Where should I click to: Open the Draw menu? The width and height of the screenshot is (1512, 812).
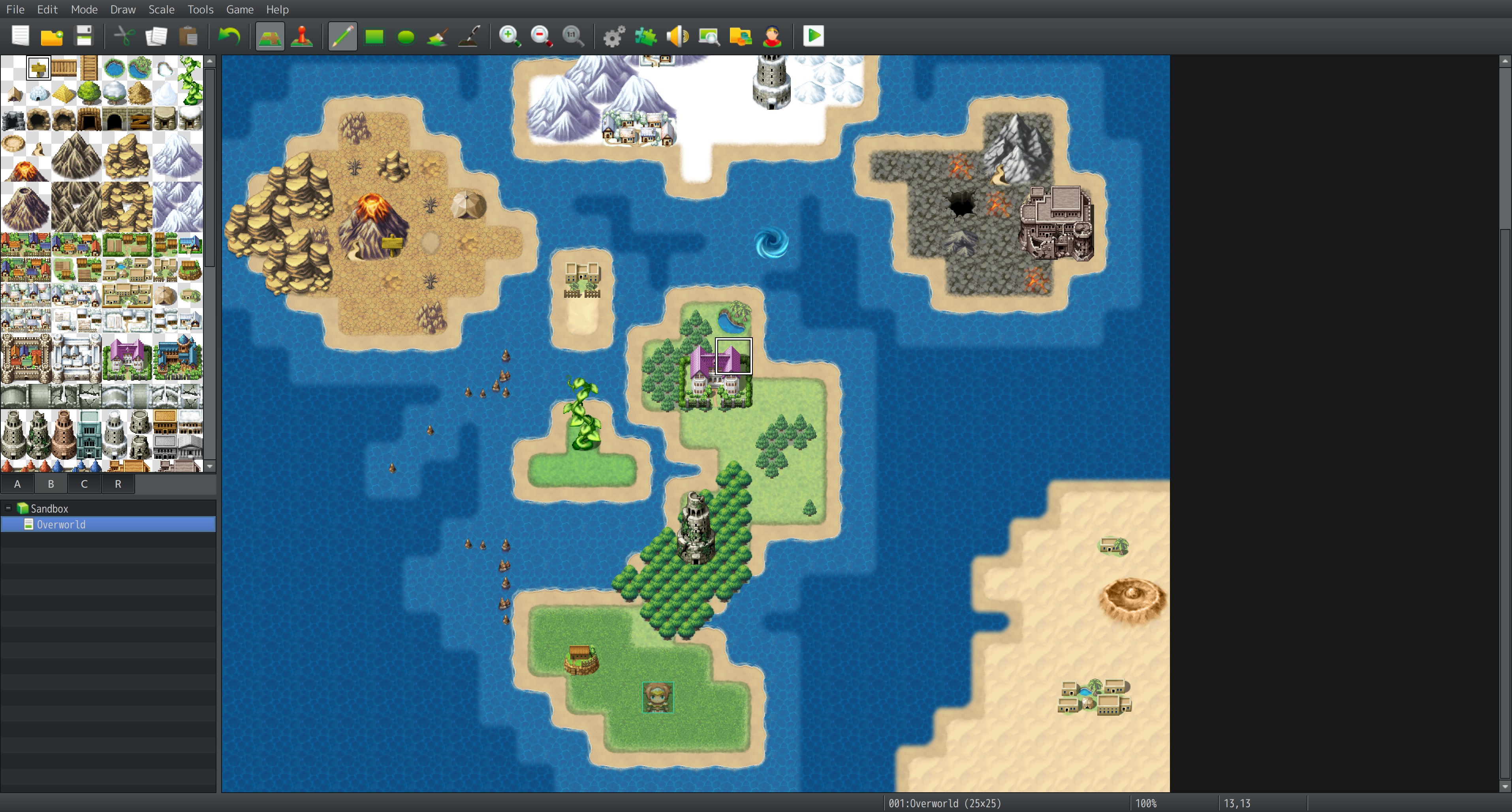click(122, 9)
